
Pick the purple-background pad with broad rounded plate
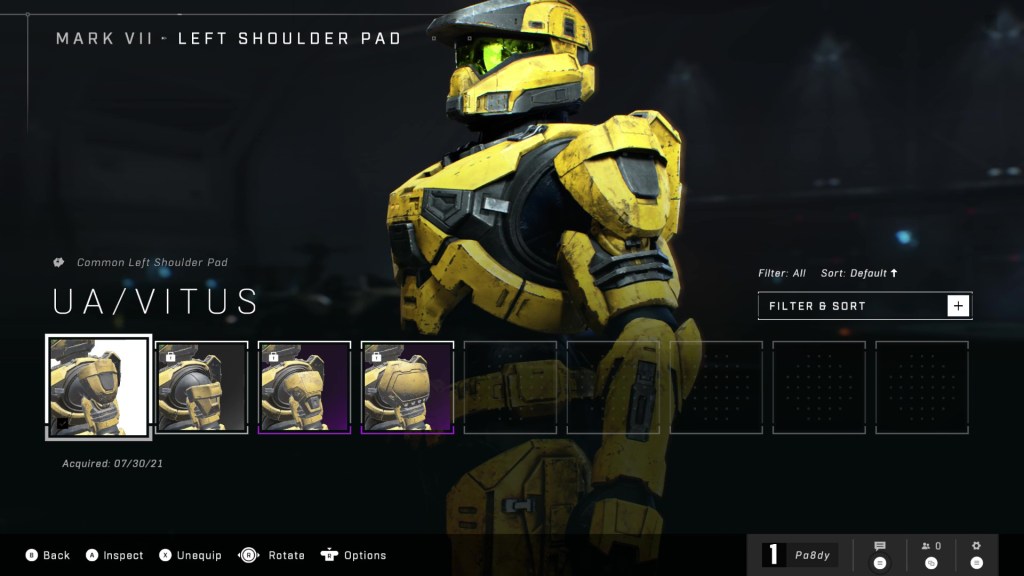[x=407, y=387]
